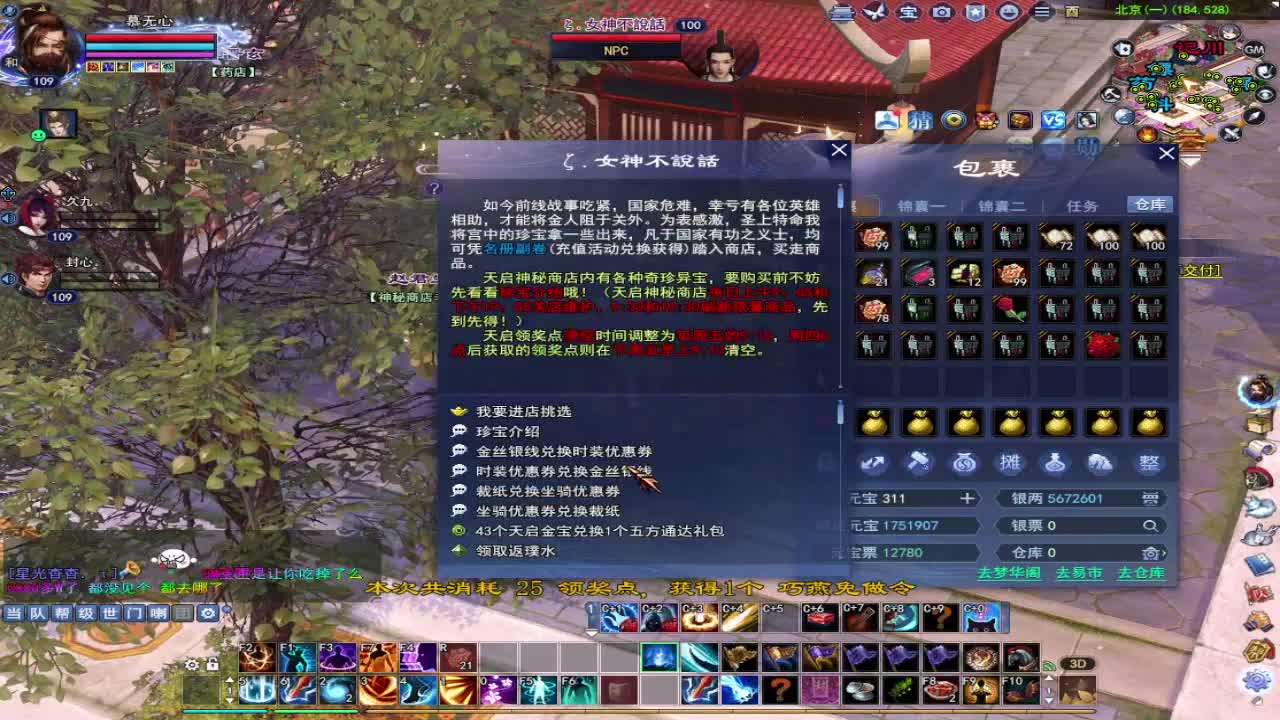1280x720 pixels.
Task: Click the plus next to 元宝 311
Action: tap(967, 498)
